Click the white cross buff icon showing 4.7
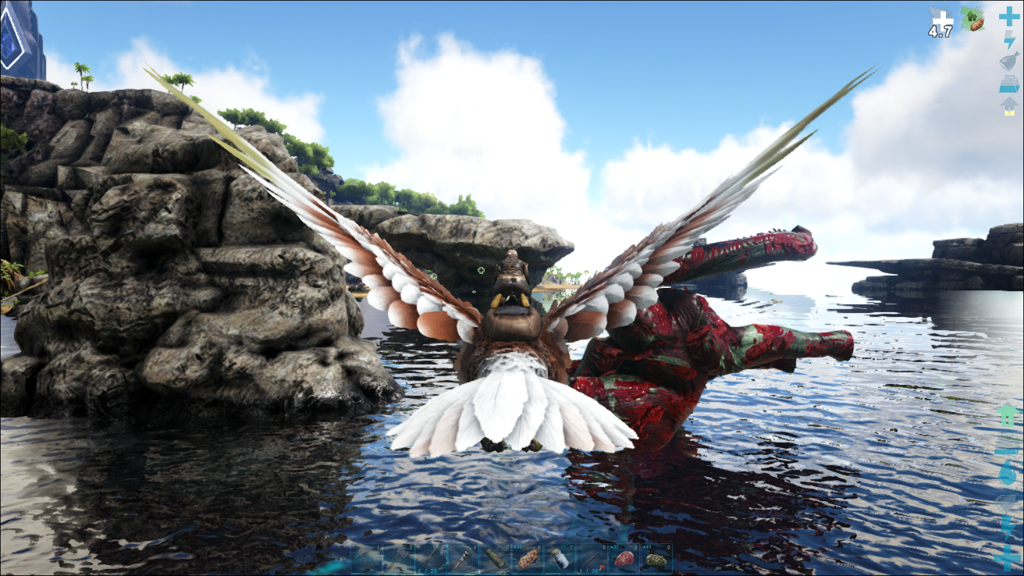The image size is (1024, 576). [941, 22]
